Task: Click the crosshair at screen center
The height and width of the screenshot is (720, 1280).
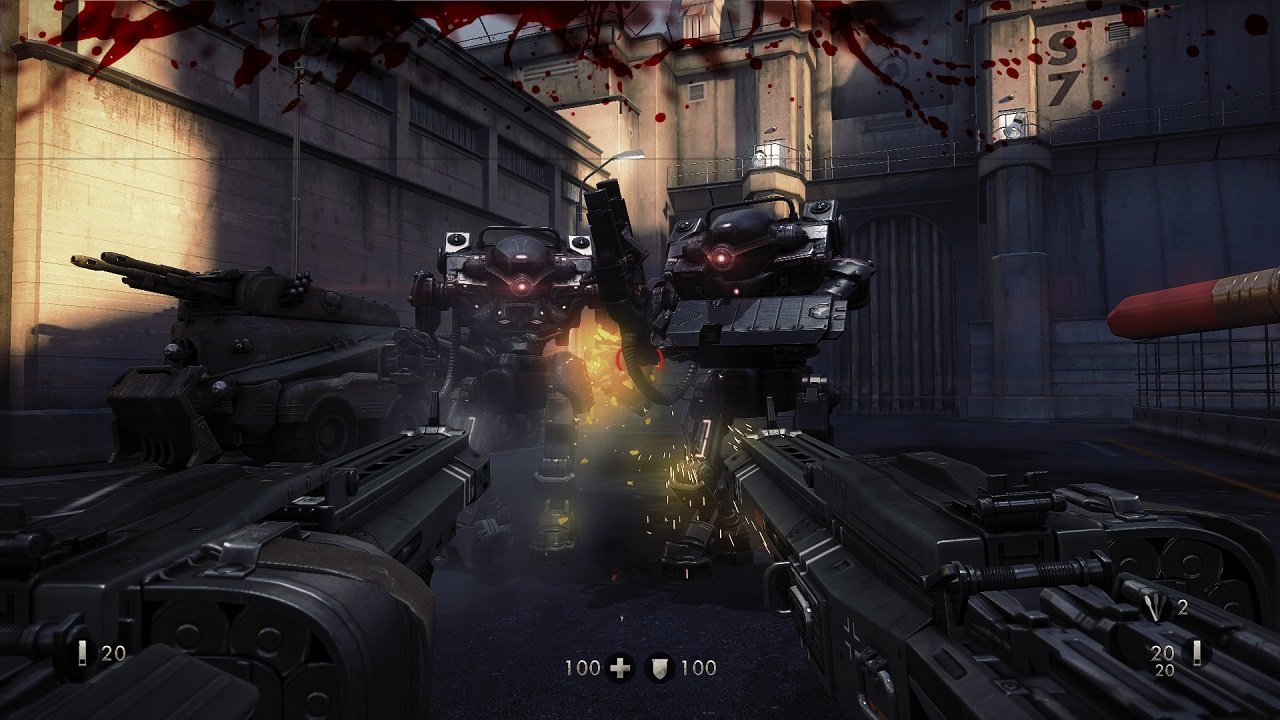Action: point(640,360)
